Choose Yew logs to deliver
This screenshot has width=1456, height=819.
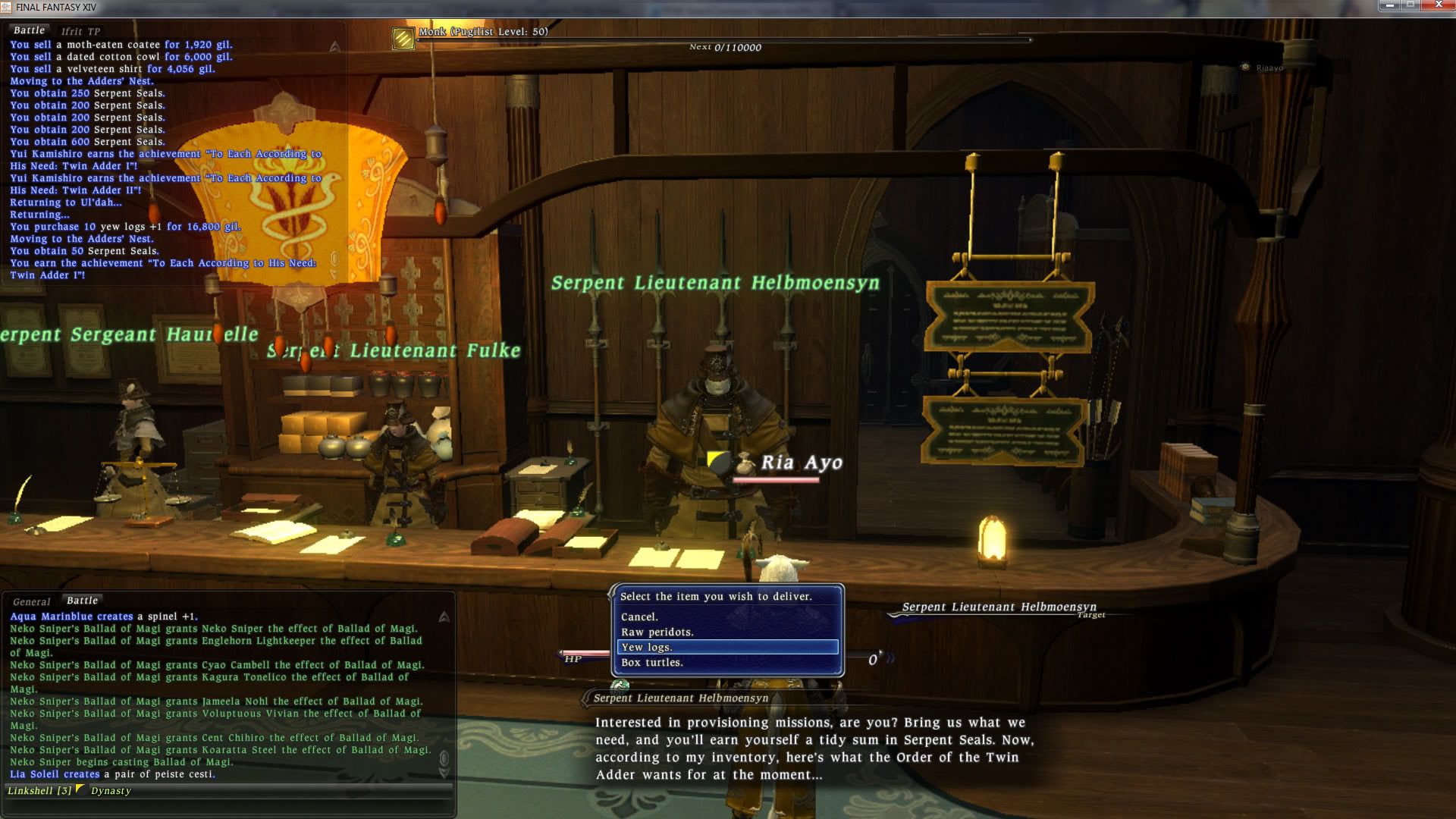point(726,648)
